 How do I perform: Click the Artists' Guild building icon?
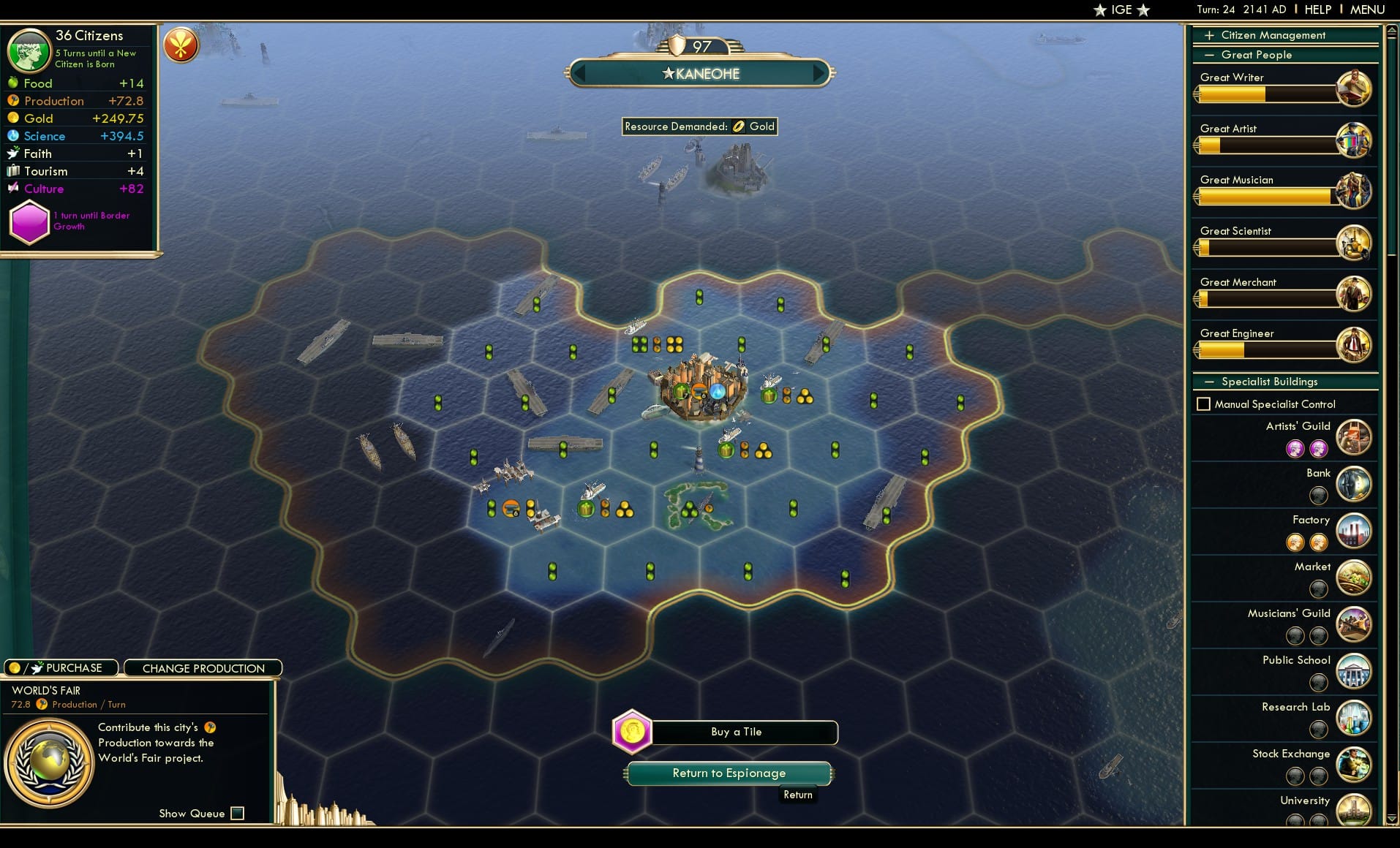click(1355, 437)
